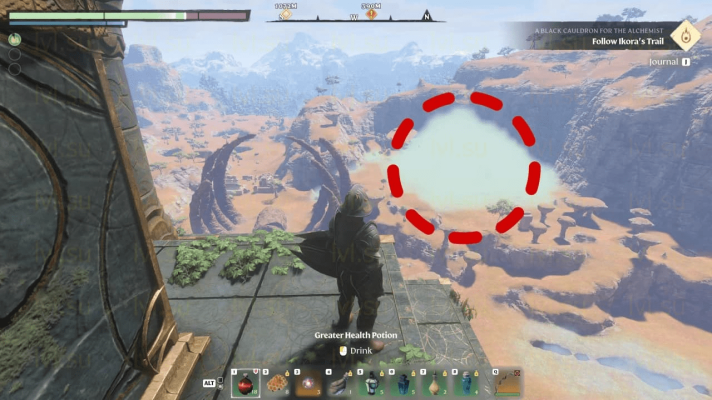Click the quest emblem diamond icon
The width and height of the screenshot is (712, 400).
pos(685,37)
